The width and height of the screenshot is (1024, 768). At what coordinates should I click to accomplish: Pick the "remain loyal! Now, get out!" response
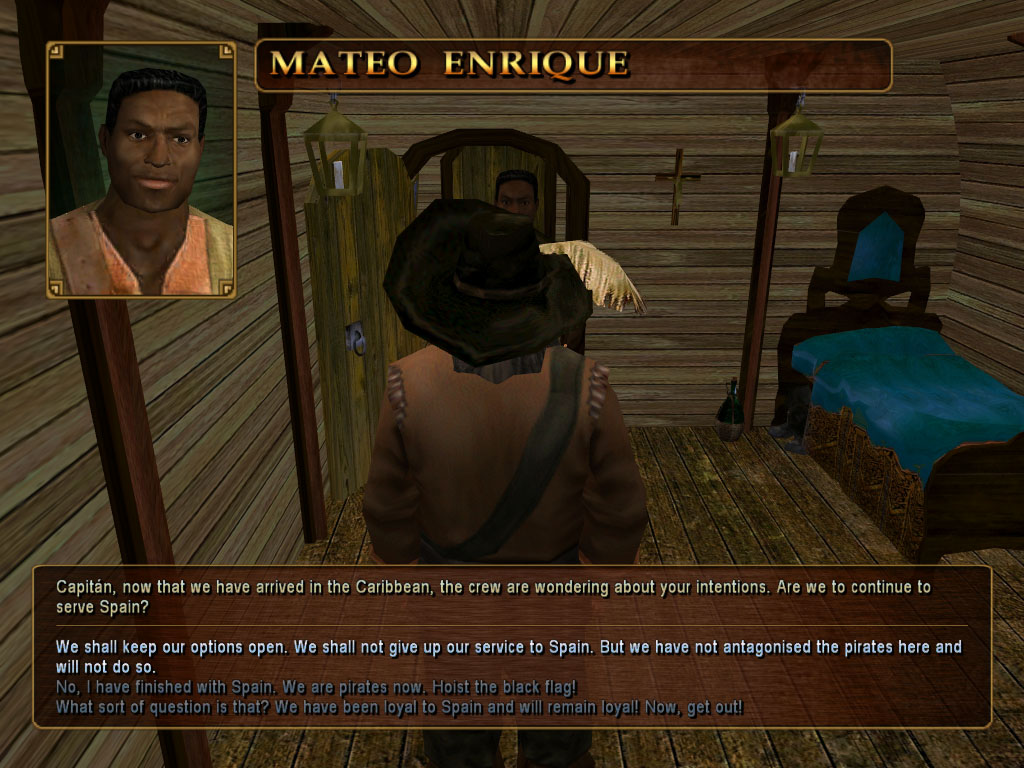tap(399, 708)
